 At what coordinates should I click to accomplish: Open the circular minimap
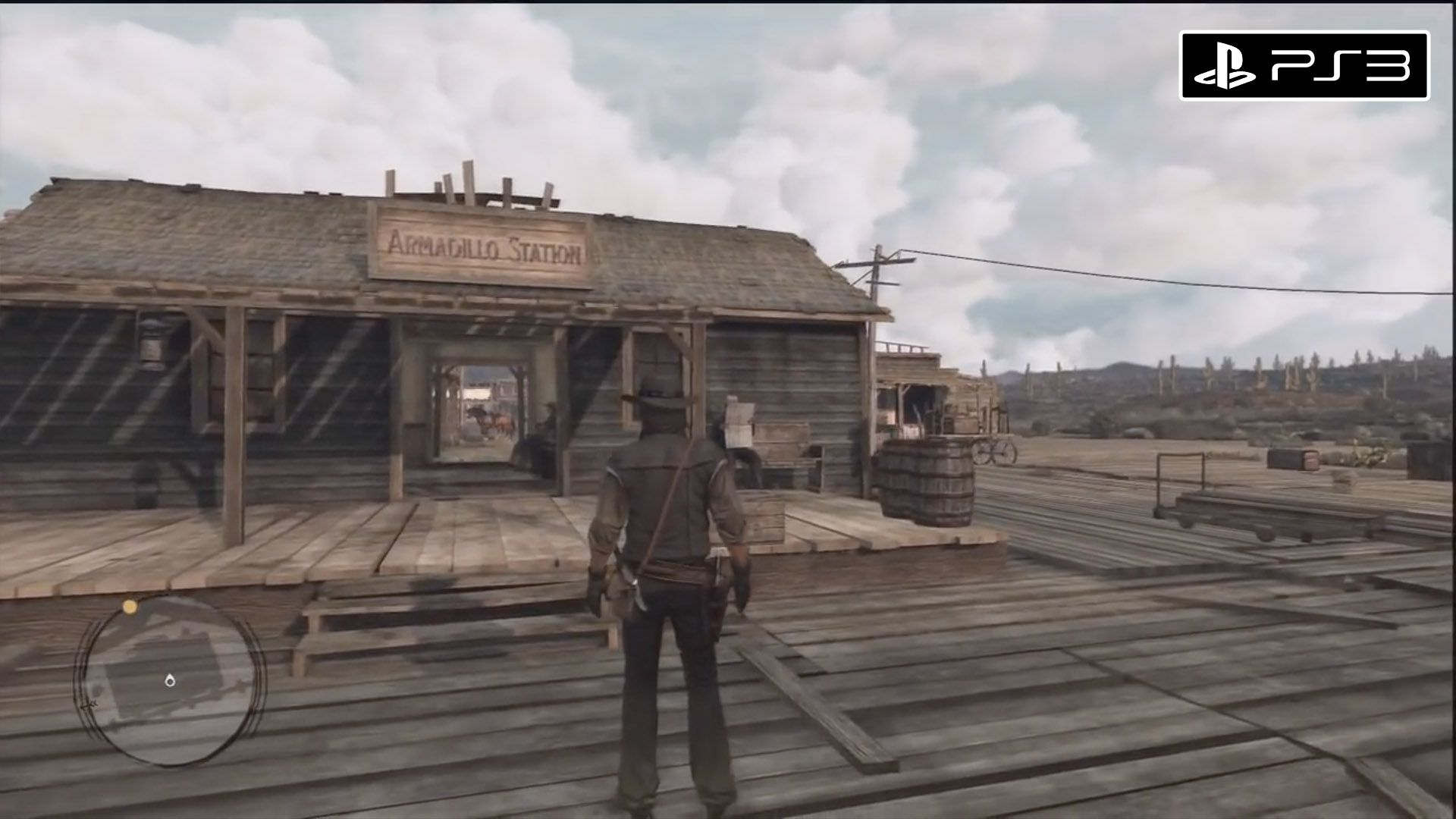pyautogui.click(x=170, y=679)
